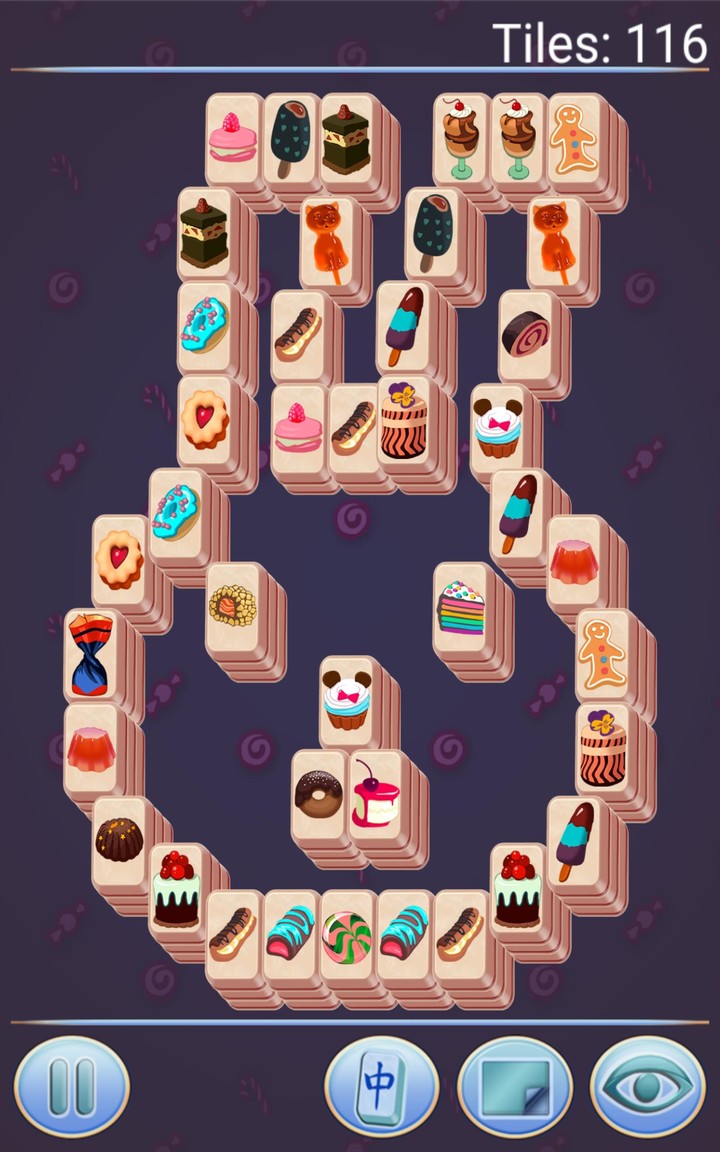Select the chocolate swiss roll tile
This screenshot has width=720, height=1152.
tap(526, 334)
